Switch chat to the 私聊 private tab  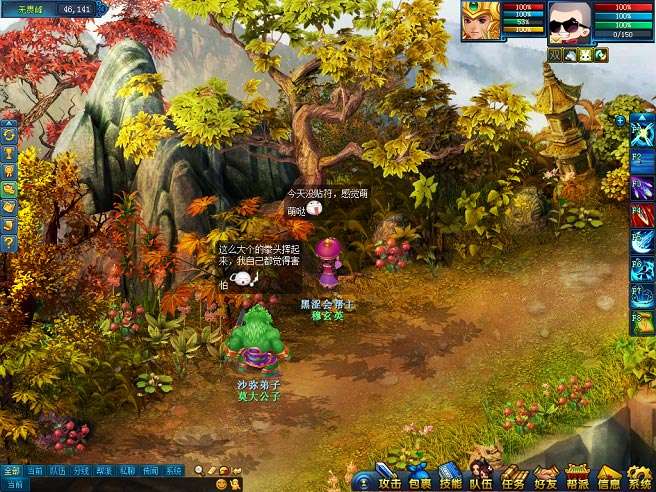click(127, 470)
